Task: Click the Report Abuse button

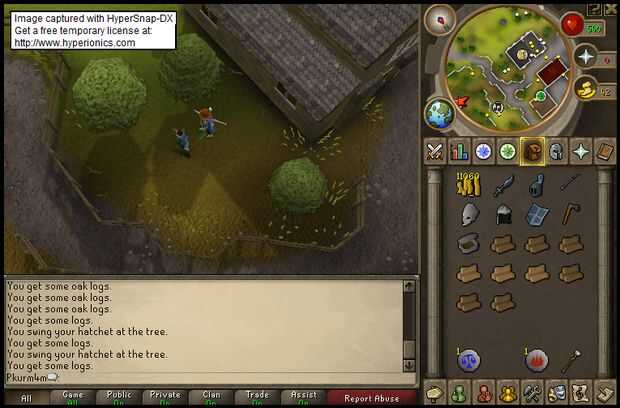Action: coord(370,397)
